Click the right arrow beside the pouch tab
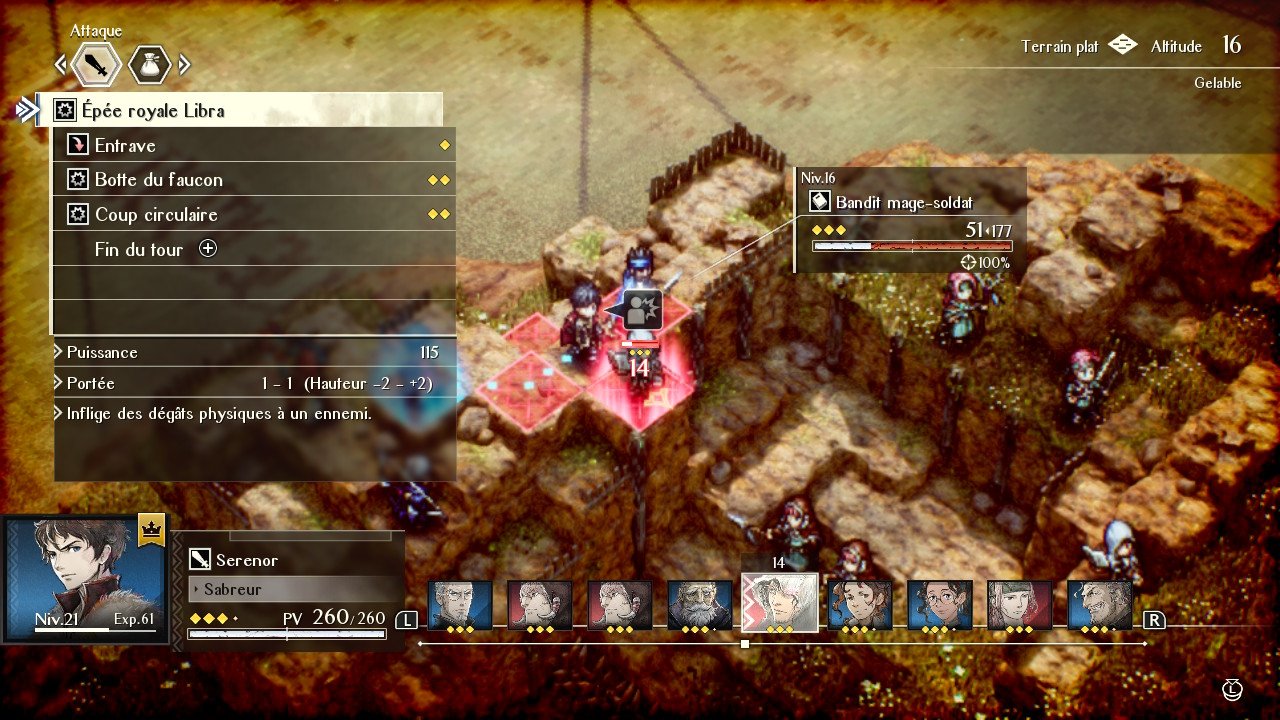The height and width of the screenshot is (720, 1280). 185,66
